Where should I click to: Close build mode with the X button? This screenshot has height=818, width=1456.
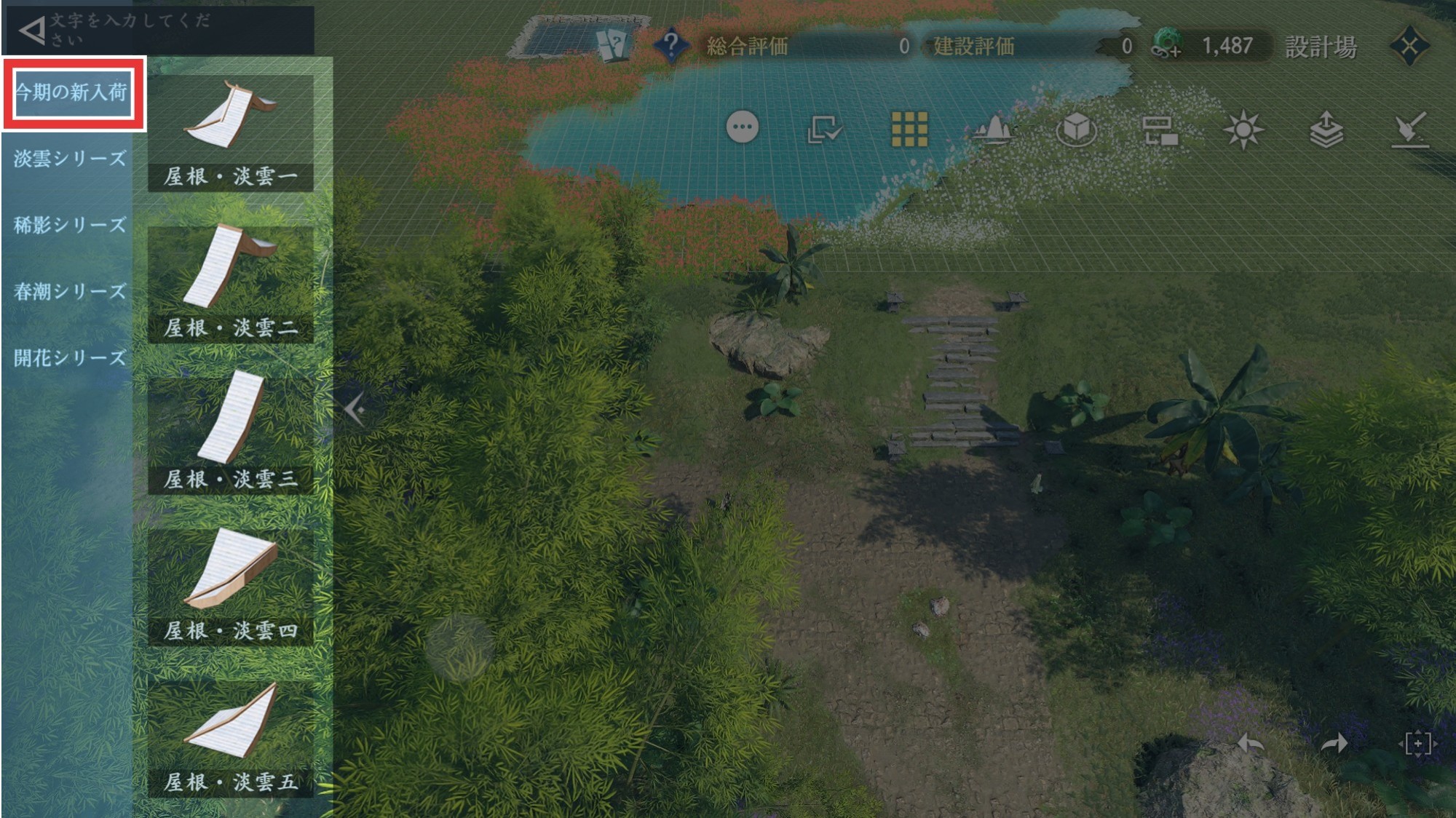[1409, 47]
